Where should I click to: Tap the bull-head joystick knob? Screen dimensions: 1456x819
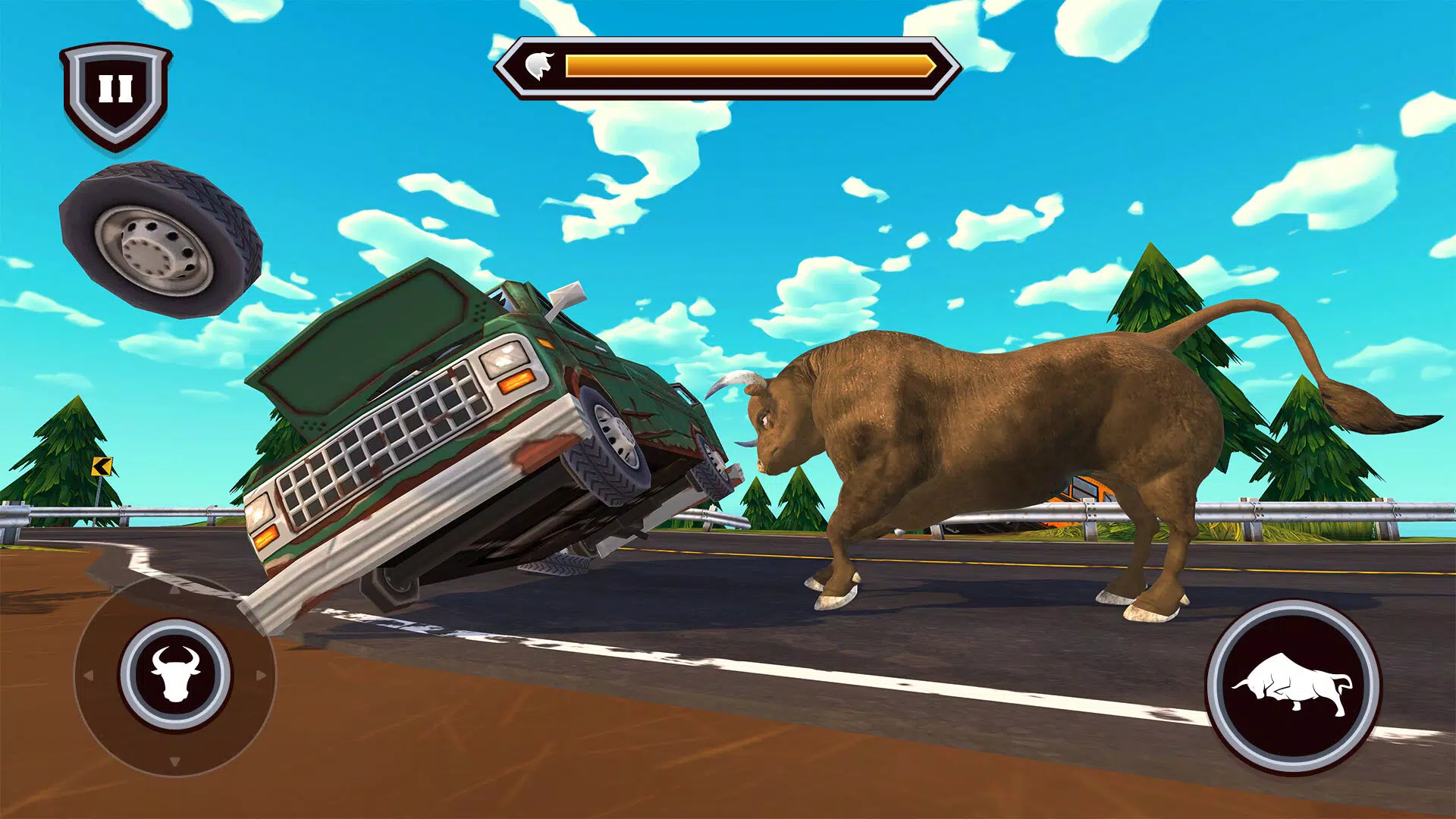(x=175, y=673)
